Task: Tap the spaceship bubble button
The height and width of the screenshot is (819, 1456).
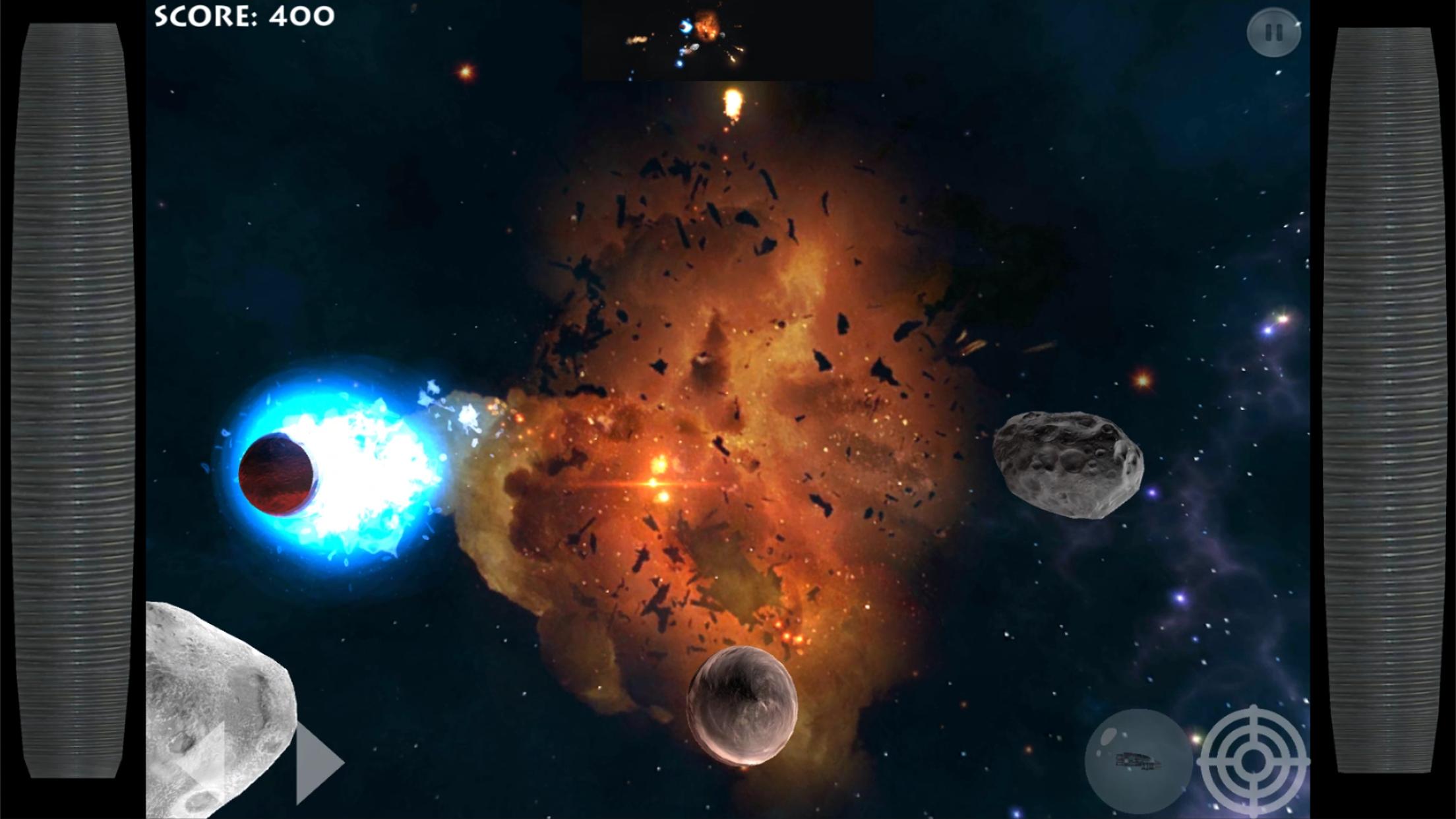Action: click(x=1137, y=761)
